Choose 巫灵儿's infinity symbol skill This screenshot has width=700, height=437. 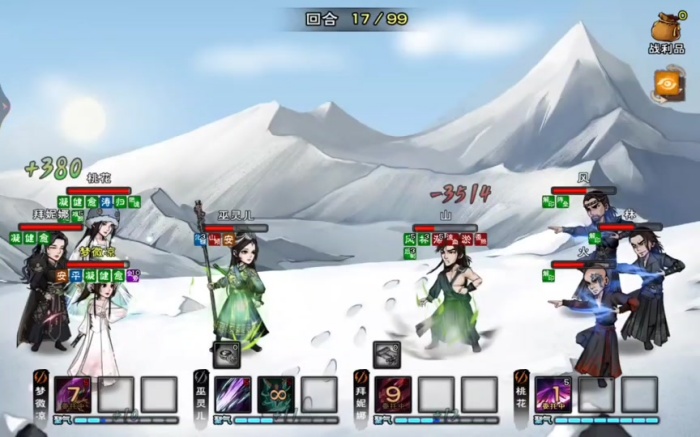tap(276, 394)
